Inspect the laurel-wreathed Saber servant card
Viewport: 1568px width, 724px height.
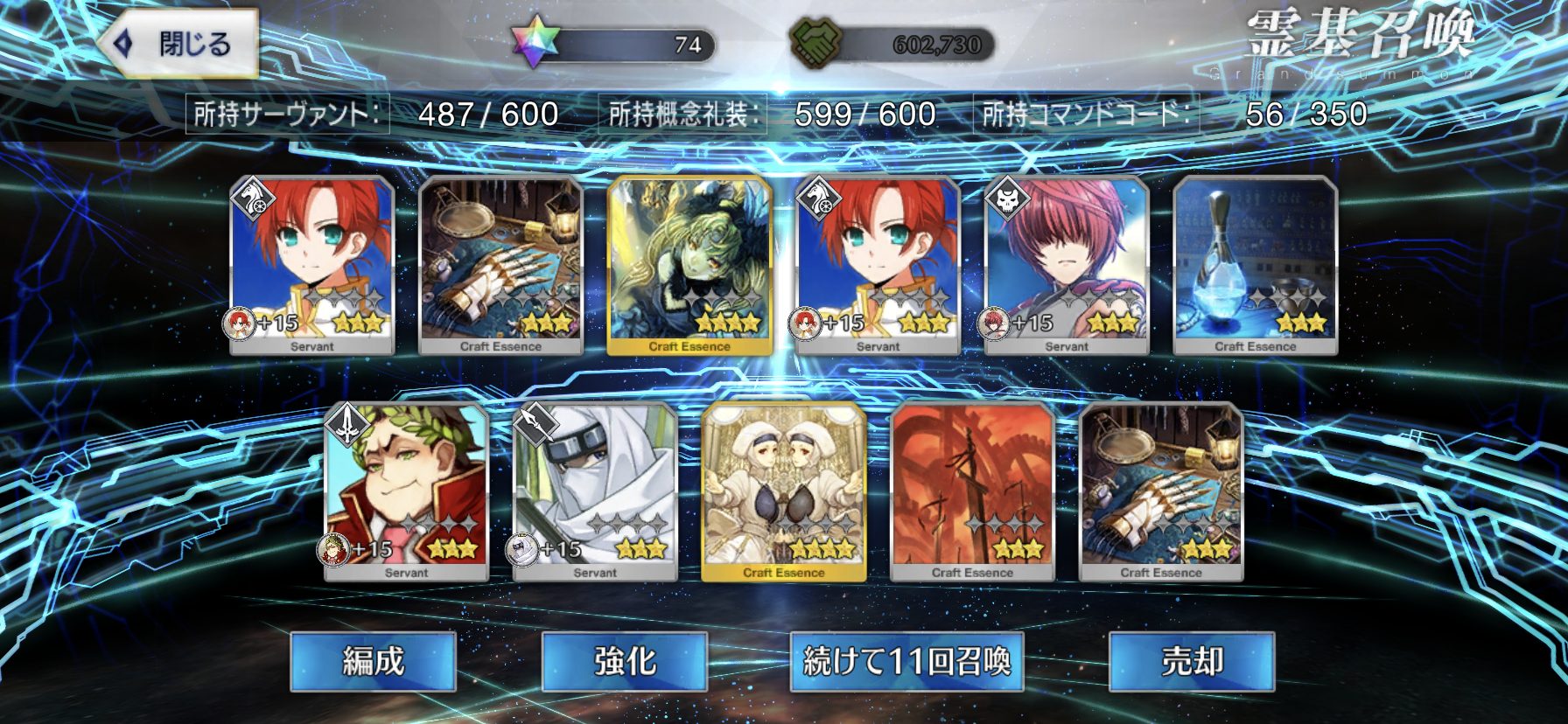407,491
